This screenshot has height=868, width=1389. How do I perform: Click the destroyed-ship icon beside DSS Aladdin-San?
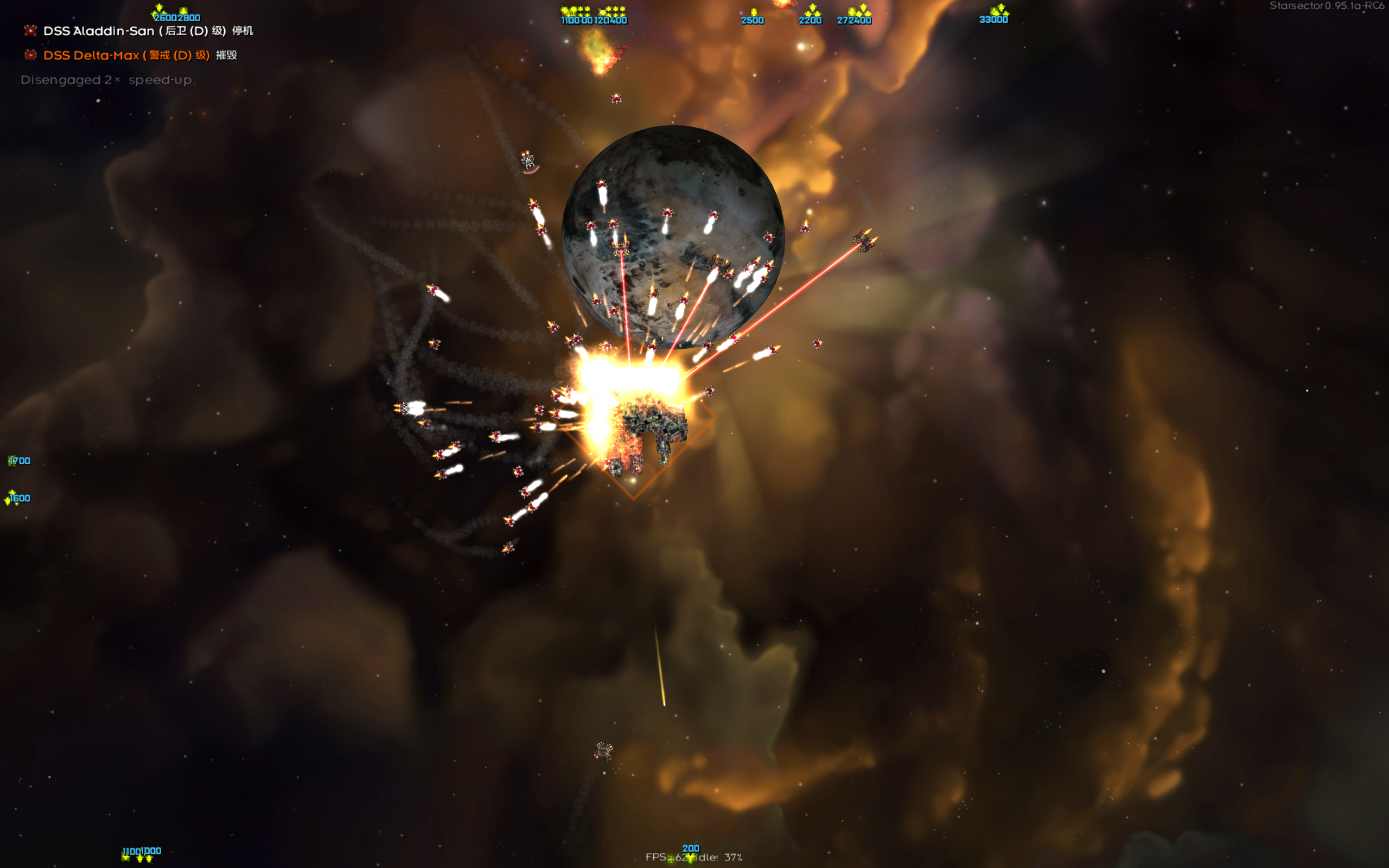(30, 31)
